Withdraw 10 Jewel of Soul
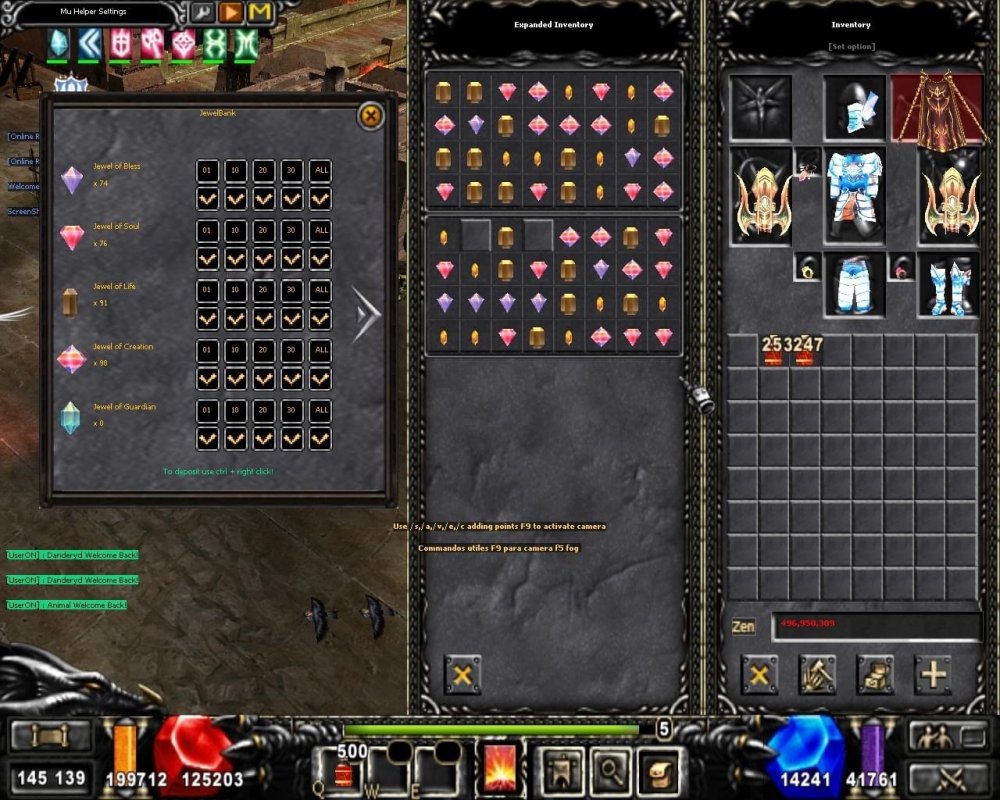Image resolution: width=1000 pixels, height=800 pixels. click(236, 231)
